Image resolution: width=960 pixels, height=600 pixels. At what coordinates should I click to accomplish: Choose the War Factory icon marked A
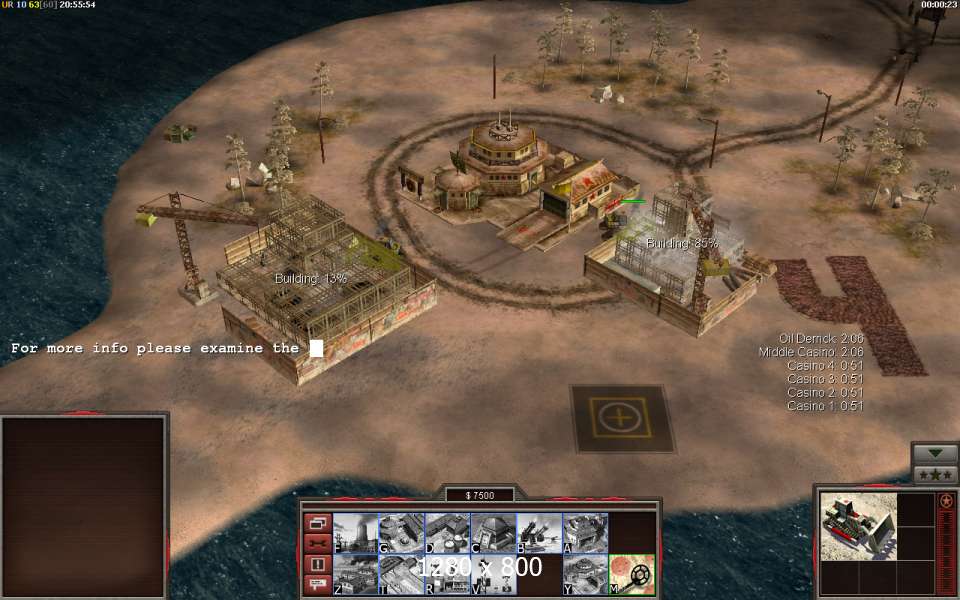(x=585, y=532)
